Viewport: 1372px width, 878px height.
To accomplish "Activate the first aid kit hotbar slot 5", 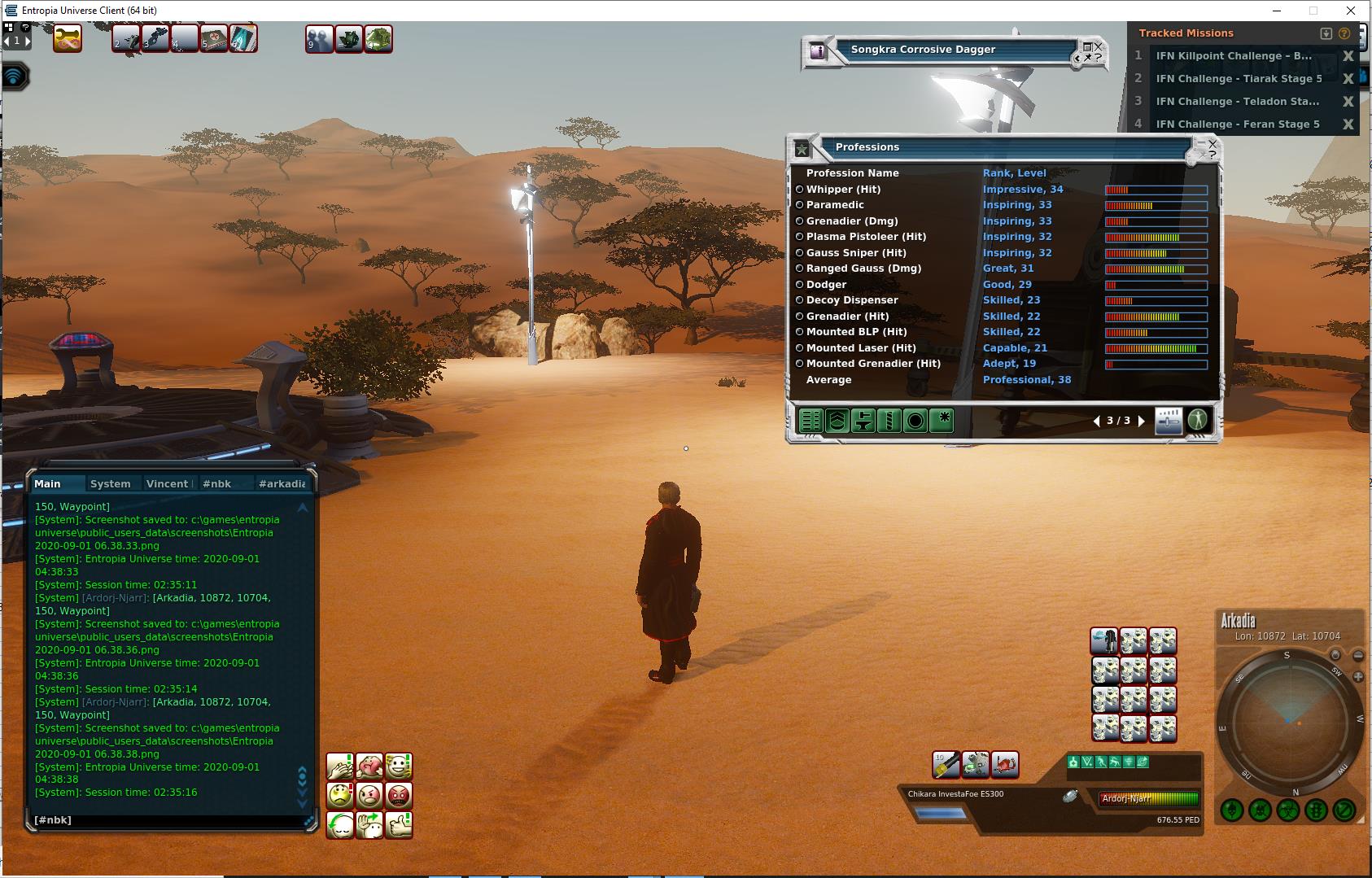I will pyautogui.click(x=214, y=38).
